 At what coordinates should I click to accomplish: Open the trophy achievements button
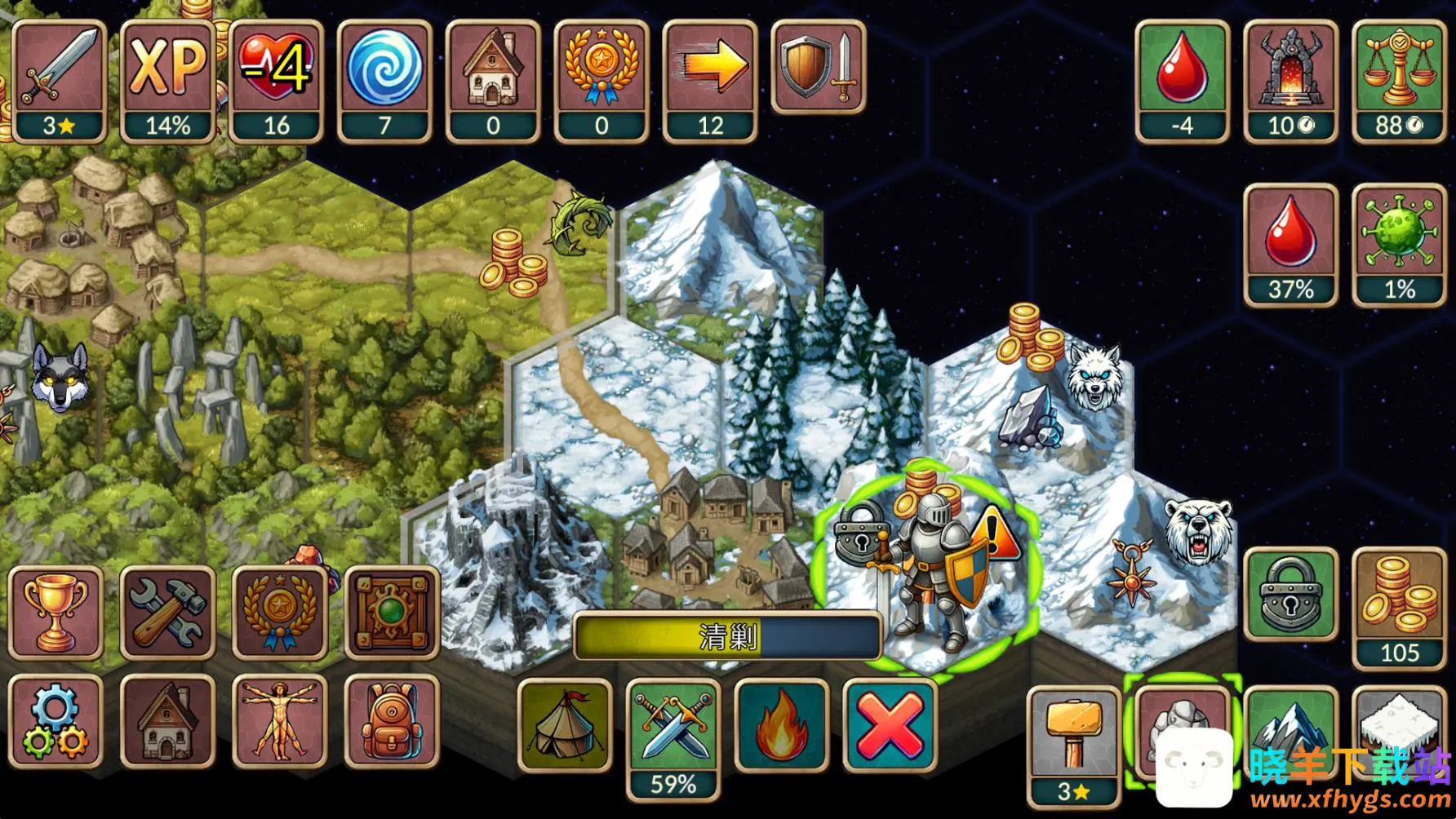coord(55,613)
